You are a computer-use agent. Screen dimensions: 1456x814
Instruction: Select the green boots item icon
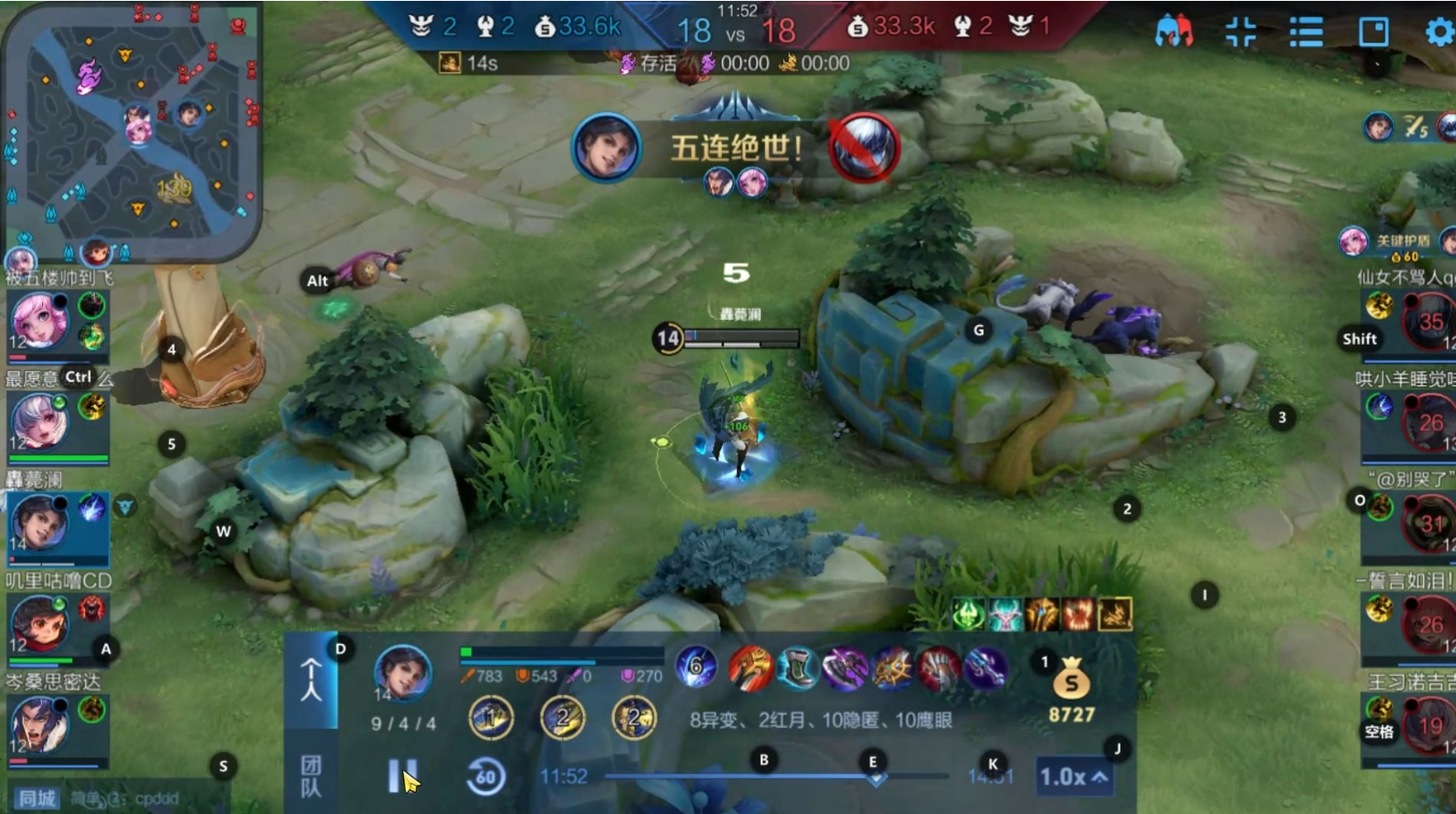tap(797, 669)
